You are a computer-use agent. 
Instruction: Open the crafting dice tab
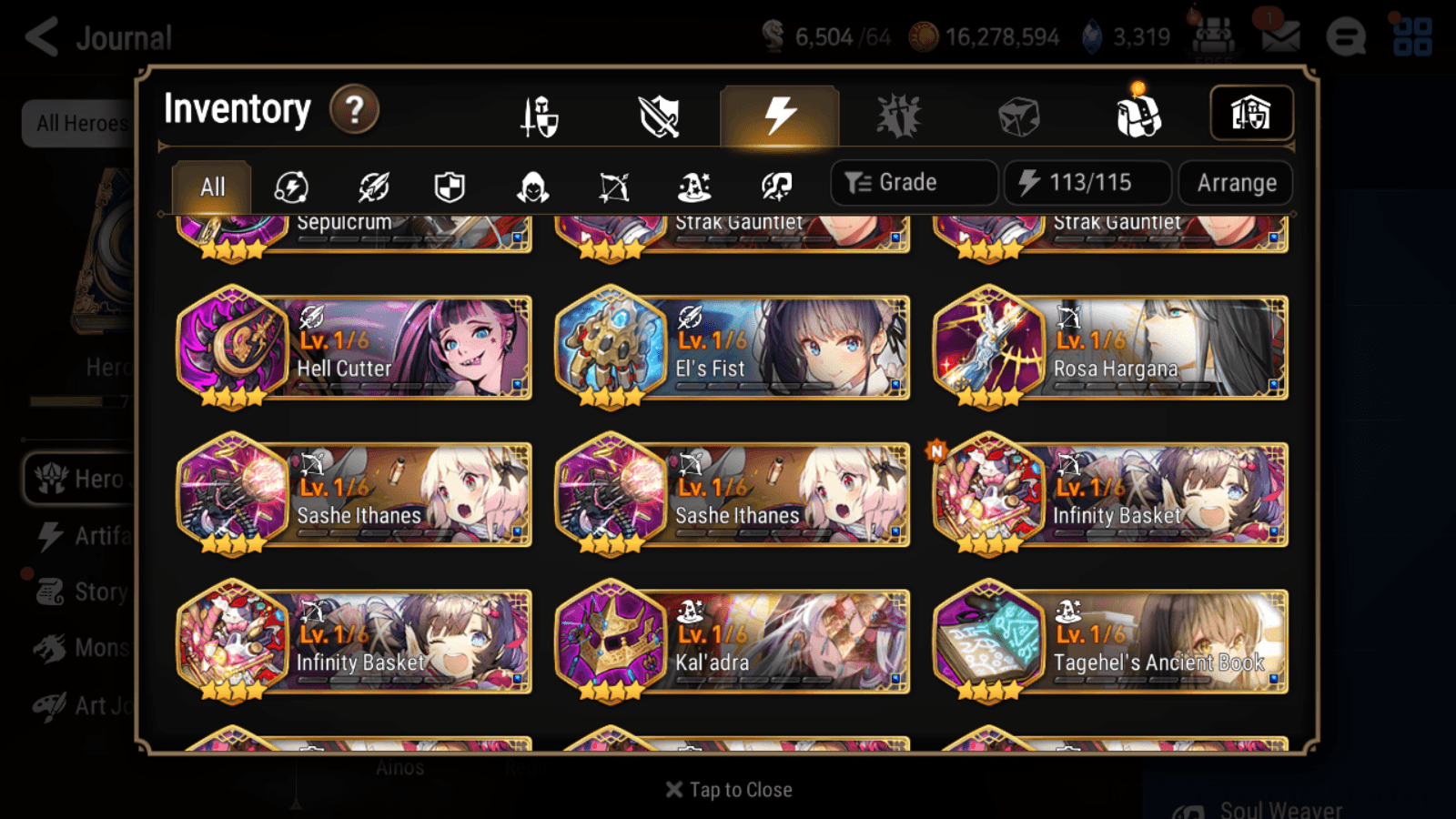(1020, 115)
